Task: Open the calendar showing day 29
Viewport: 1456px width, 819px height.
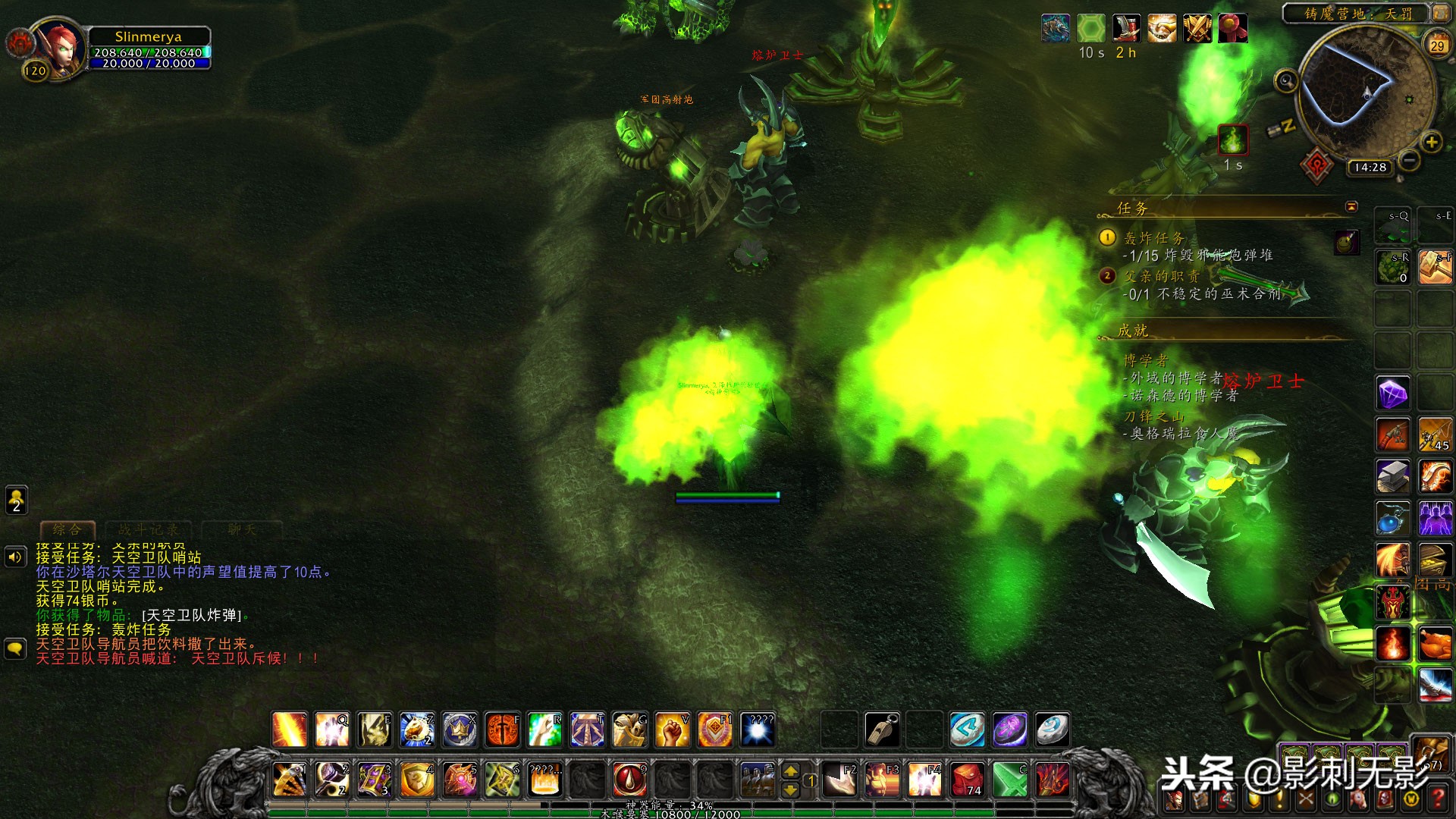Action: [1436, 45]
